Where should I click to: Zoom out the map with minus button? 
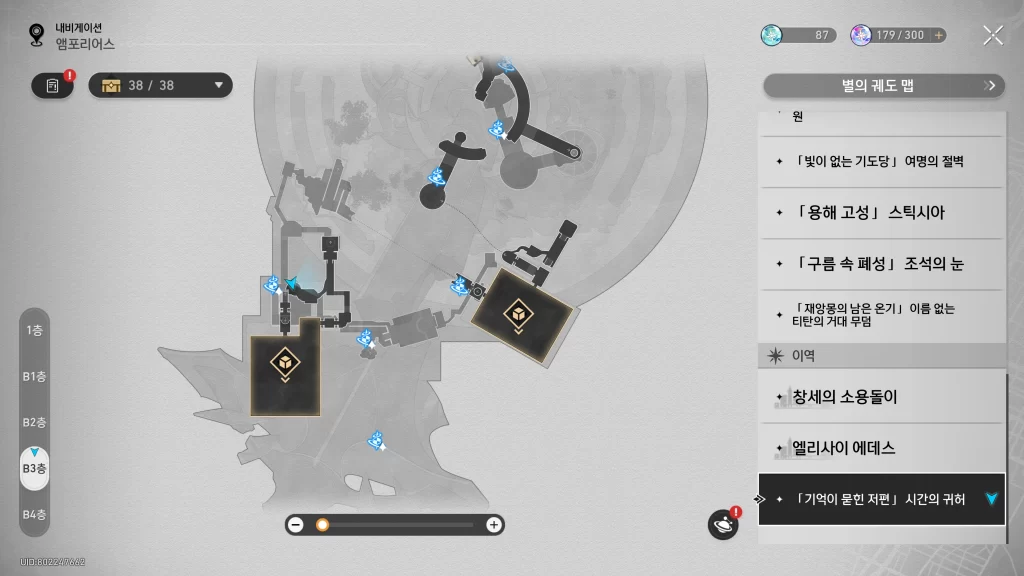(296, 524)
